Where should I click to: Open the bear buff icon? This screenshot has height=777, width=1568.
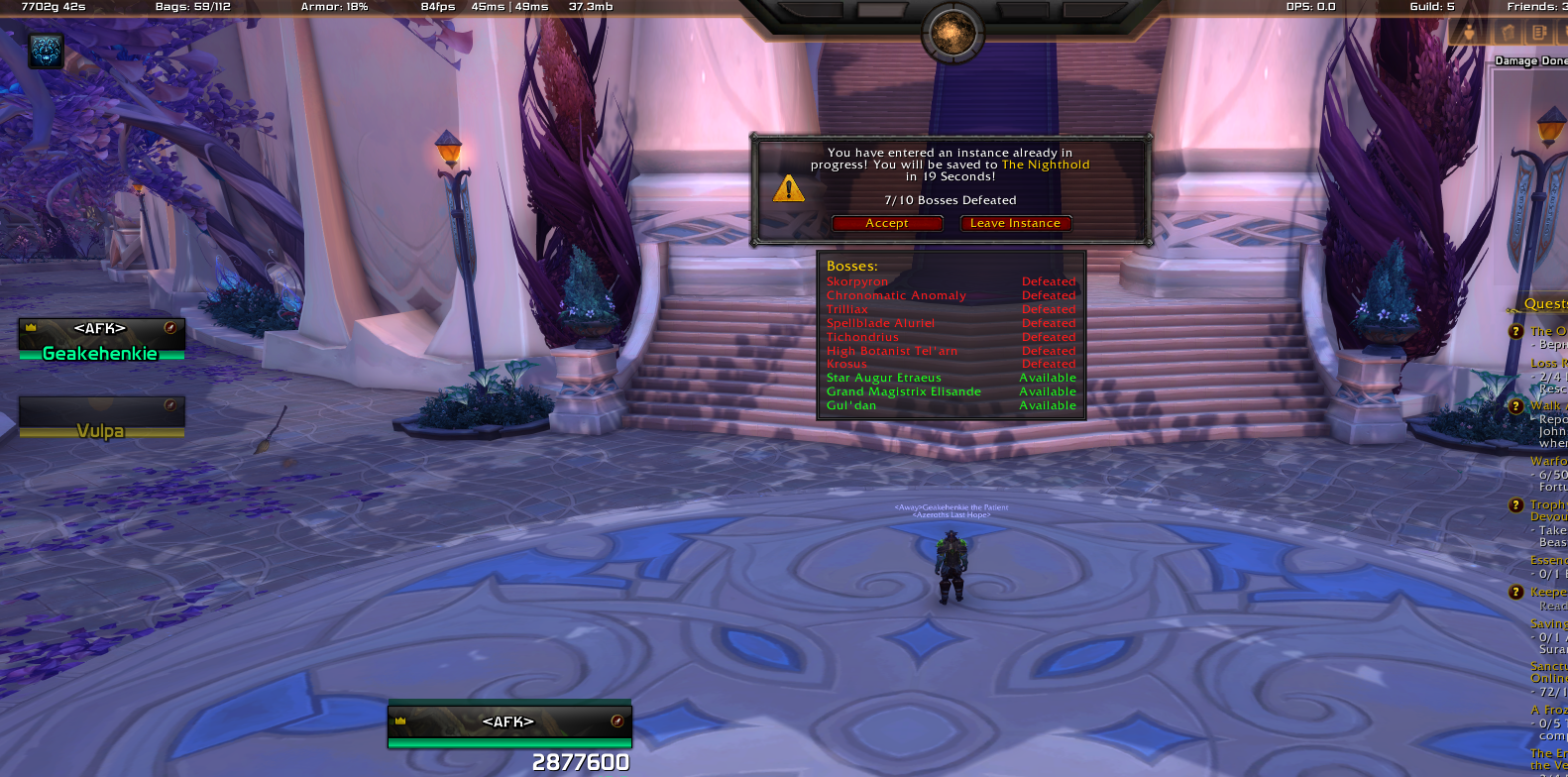click(x=46, y=51)
